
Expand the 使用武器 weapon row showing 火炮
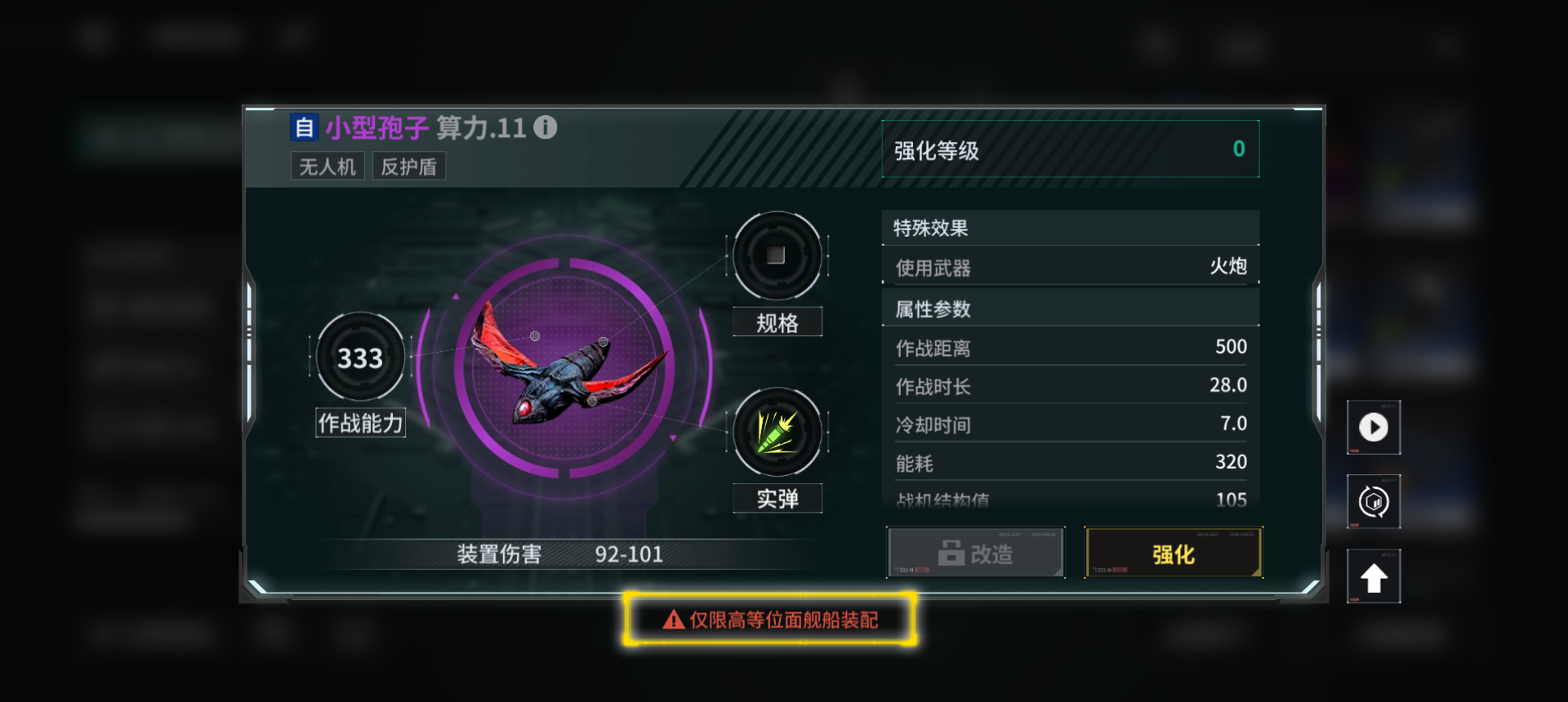click(1070, 267)
